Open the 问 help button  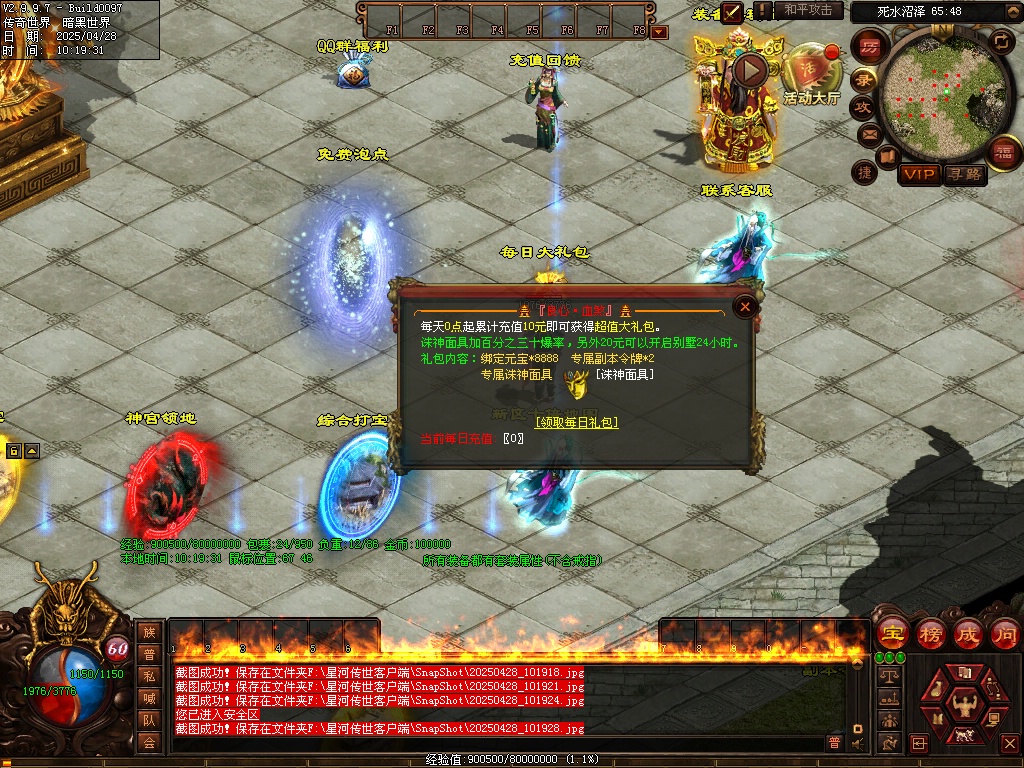[x=1004, y=634]
